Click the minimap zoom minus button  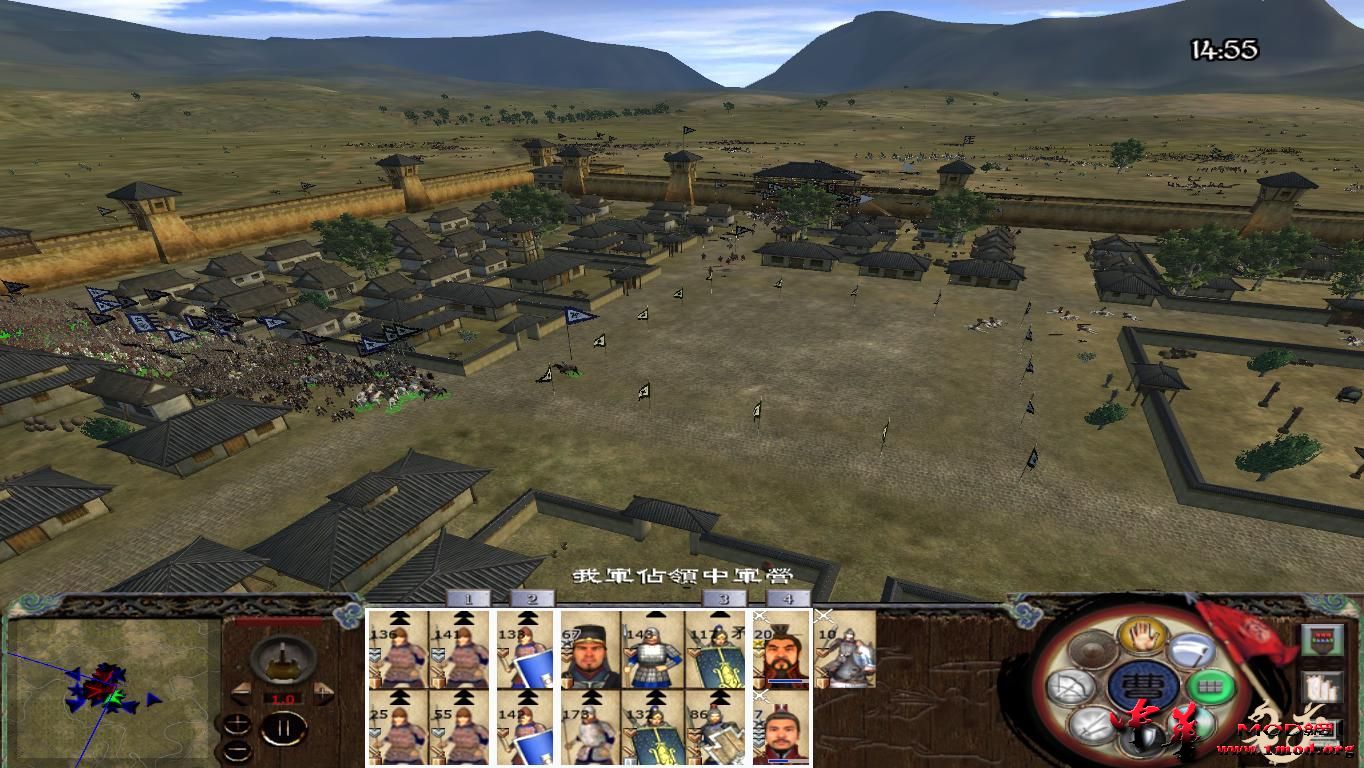[x=238, y=750]
